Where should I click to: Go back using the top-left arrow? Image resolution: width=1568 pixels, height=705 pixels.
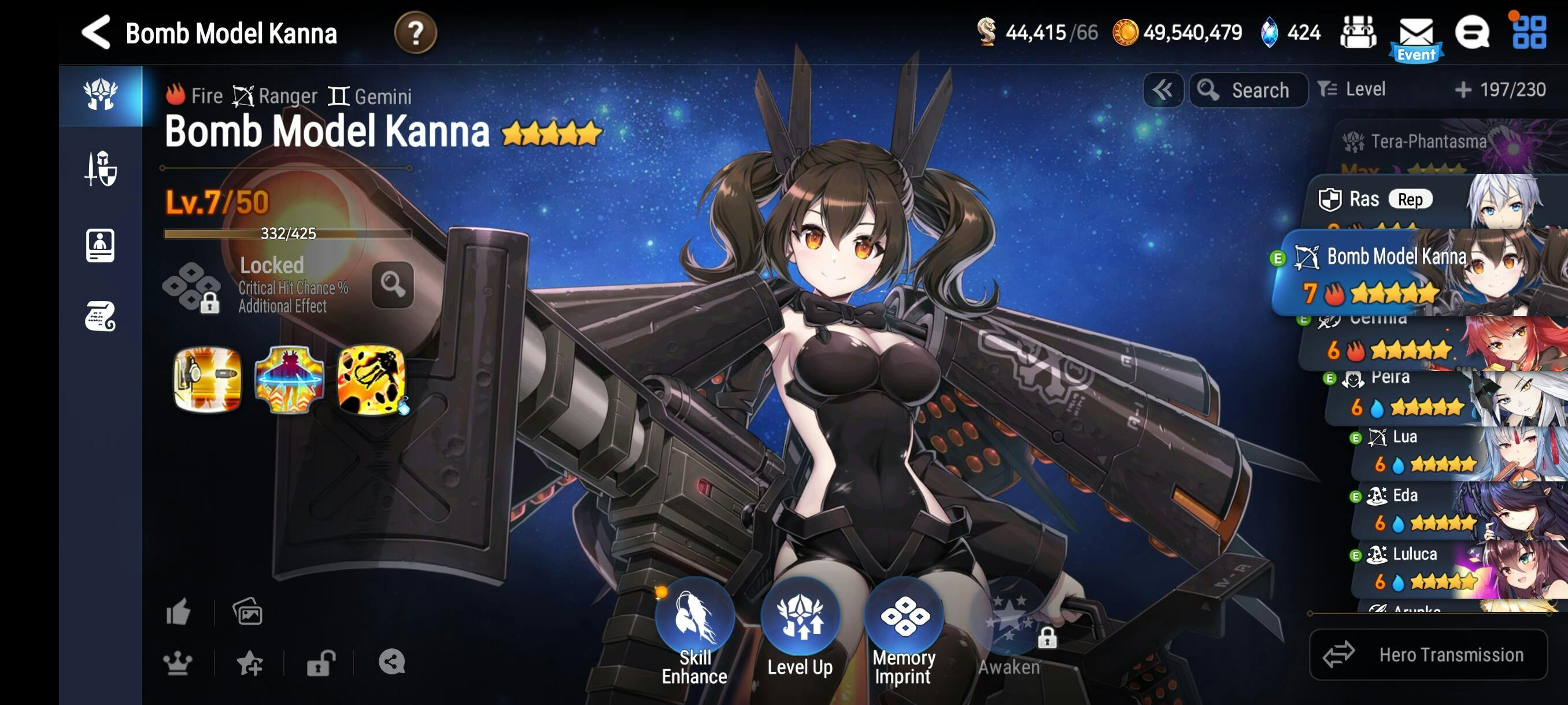(x=96, y=32)
